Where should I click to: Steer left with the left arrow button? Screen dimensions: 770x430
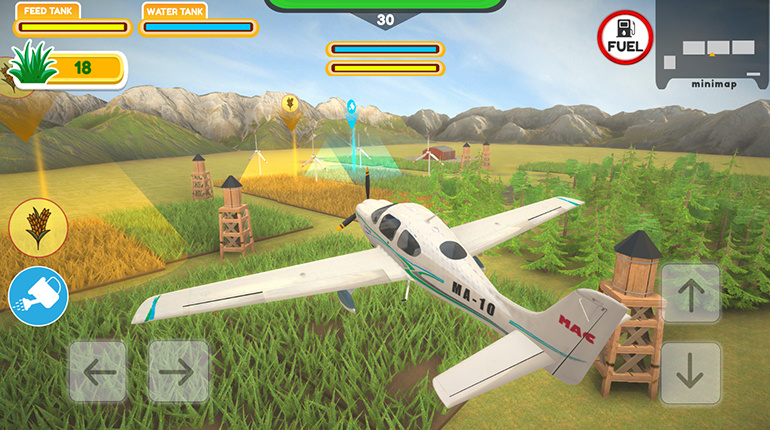[98, 372]
